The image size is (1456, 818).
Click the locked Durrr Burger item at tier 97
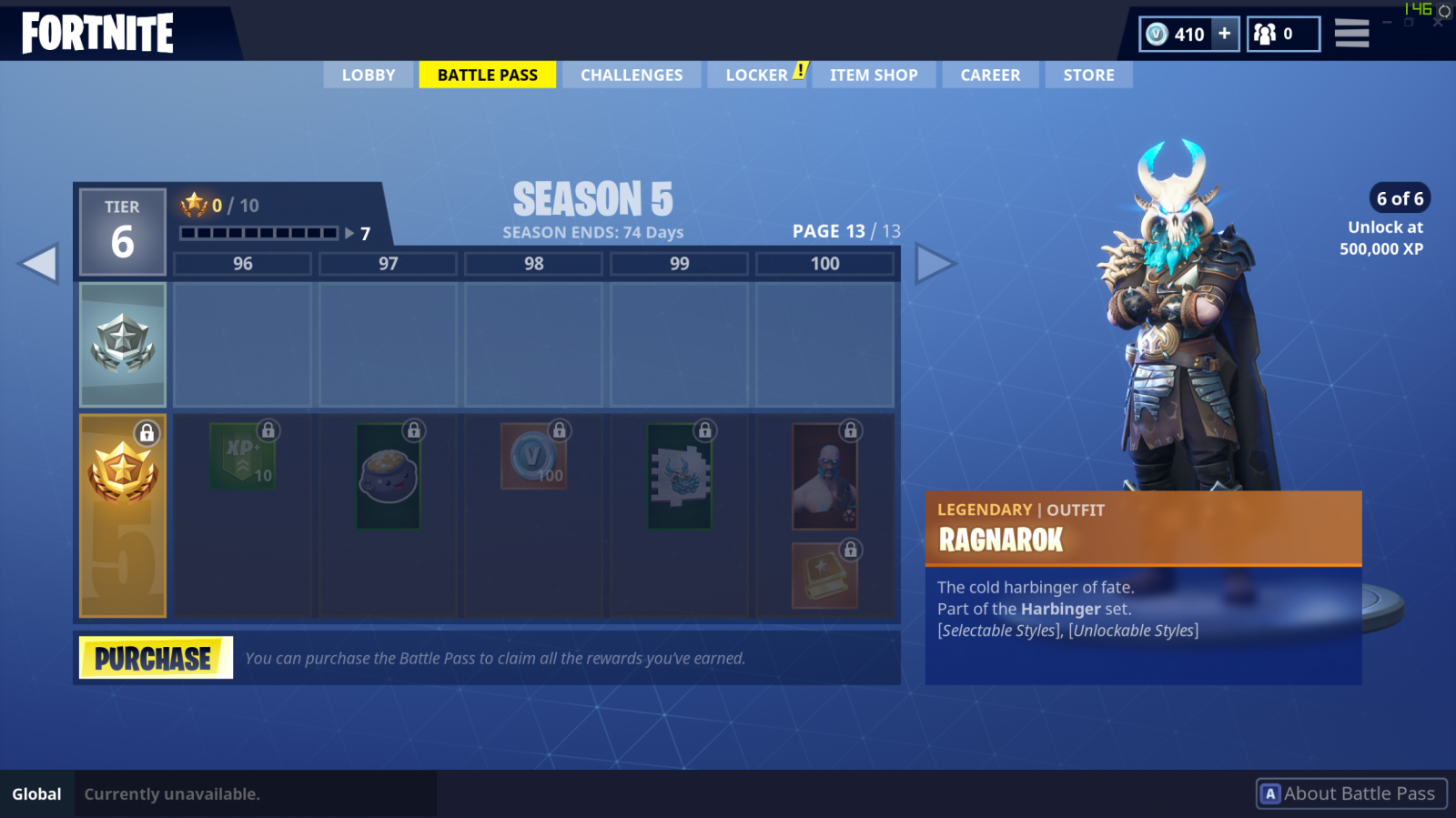[388, 478]
